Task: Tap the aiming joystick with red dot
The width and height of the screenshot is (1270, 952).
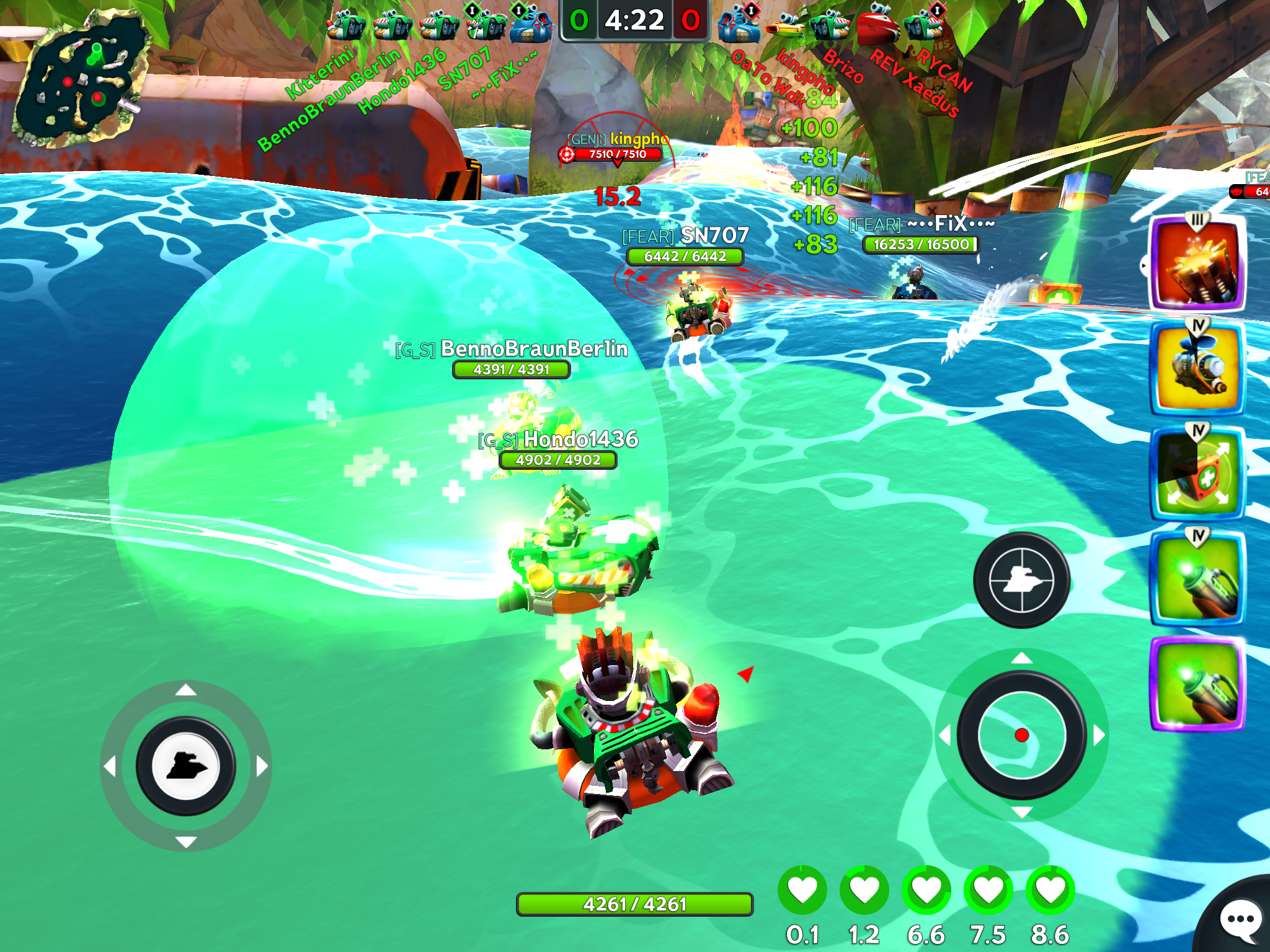Action: [x=1021, y=735]
